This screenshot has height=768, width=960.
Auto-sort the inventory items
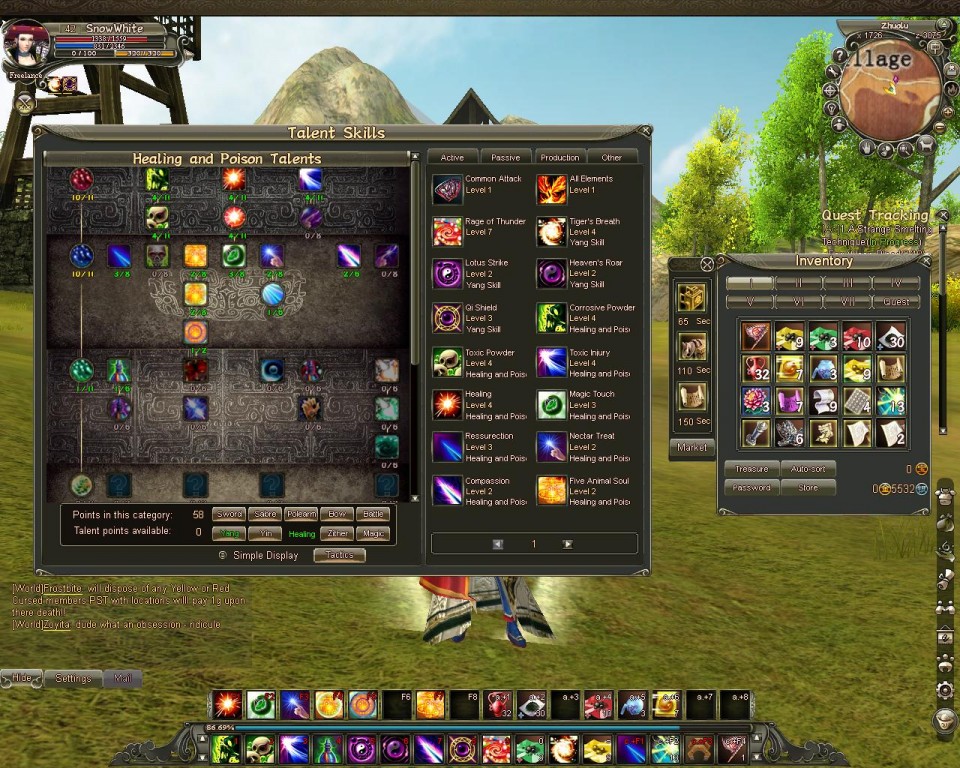[807, 468]
